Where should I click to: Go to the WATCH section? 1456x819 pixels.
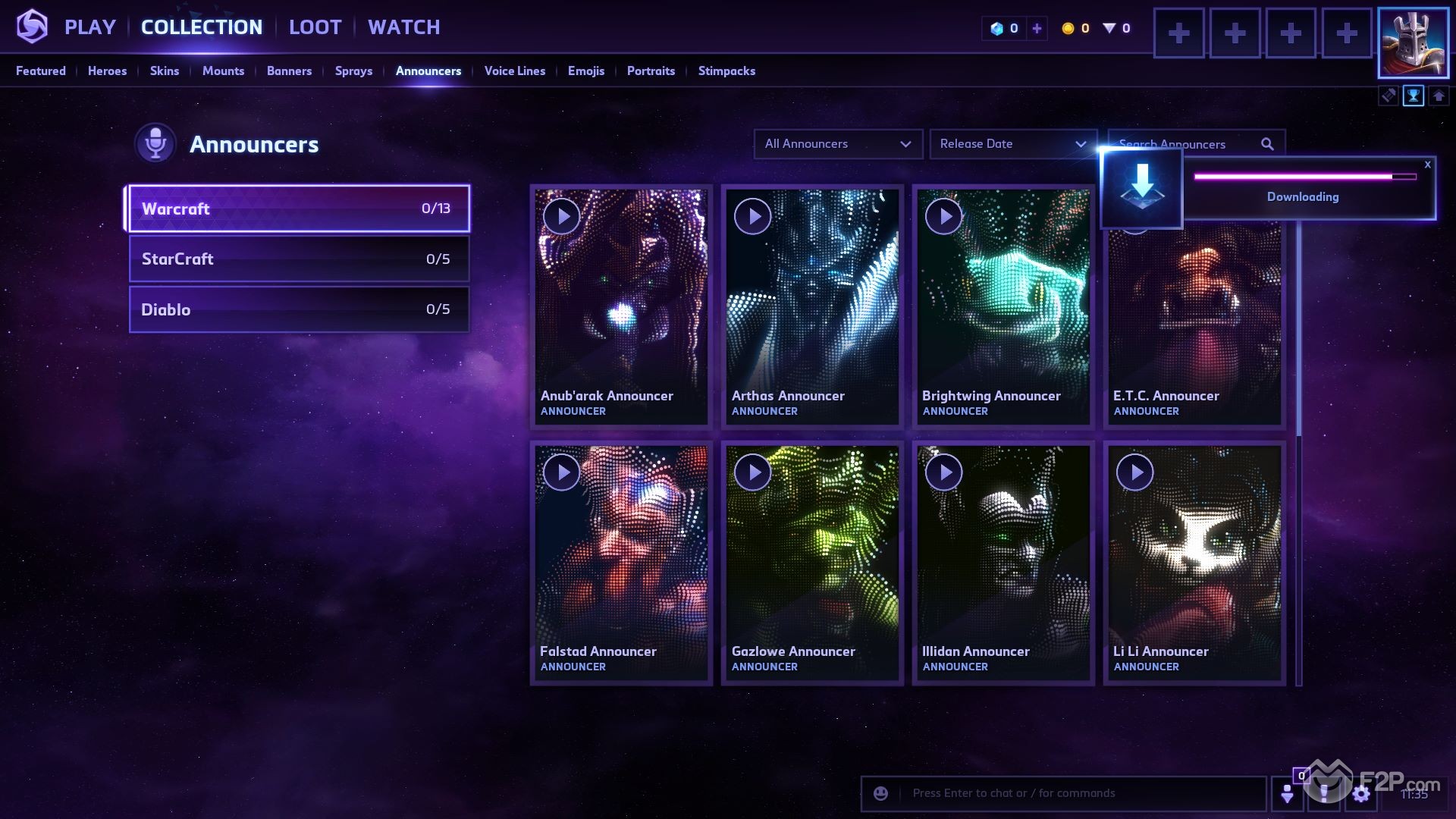[x=403, y=27]
